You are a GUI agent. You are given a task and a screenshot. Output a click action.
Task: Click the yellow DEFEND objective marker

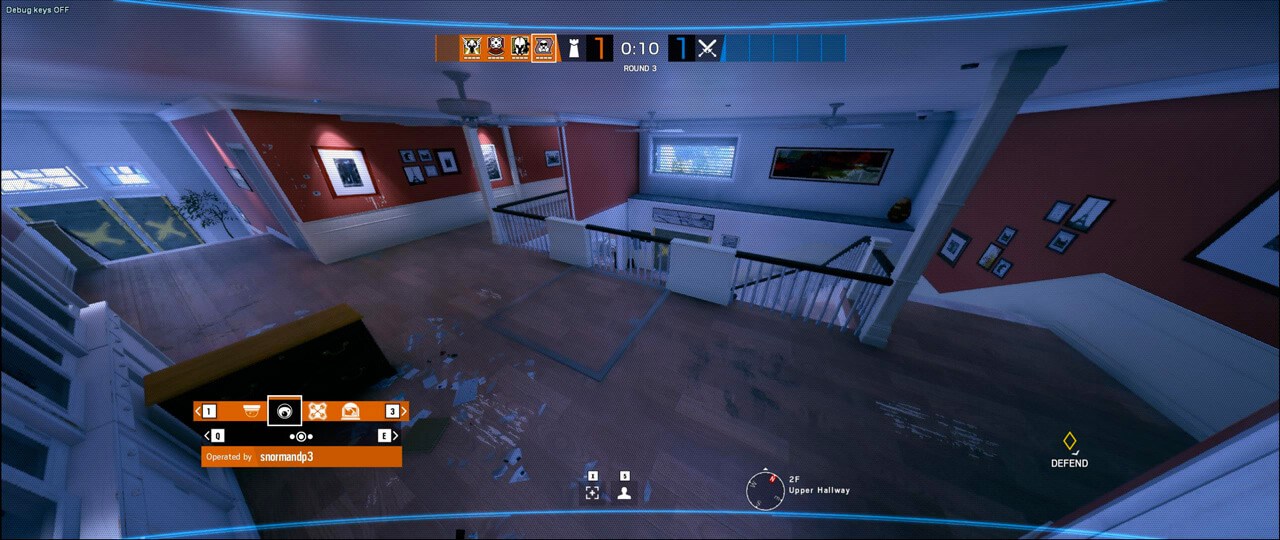(x=1069, y=441)
